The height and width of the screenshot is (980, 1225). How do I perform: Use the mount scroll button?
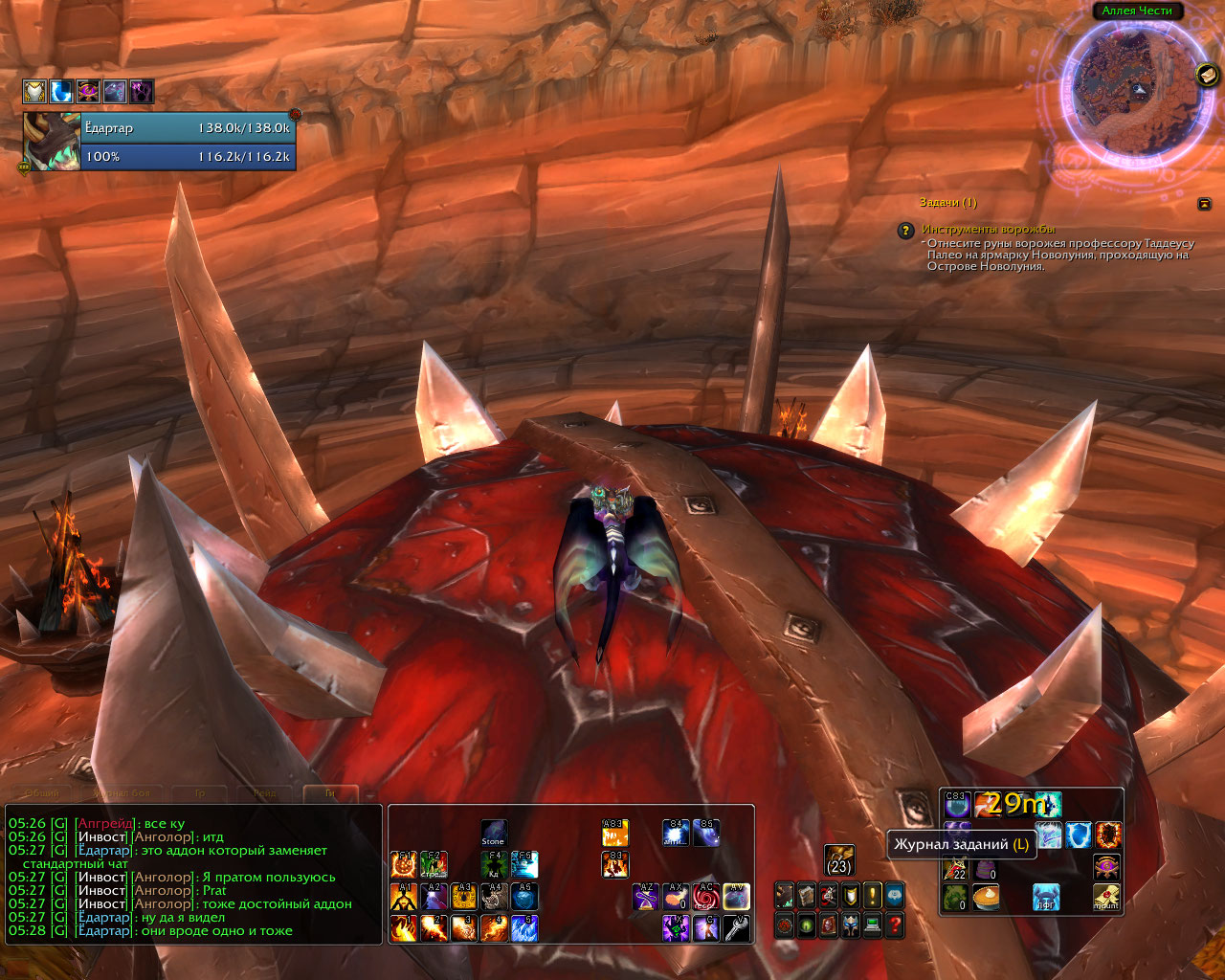pyautogui.click(x=1107, y=898)
